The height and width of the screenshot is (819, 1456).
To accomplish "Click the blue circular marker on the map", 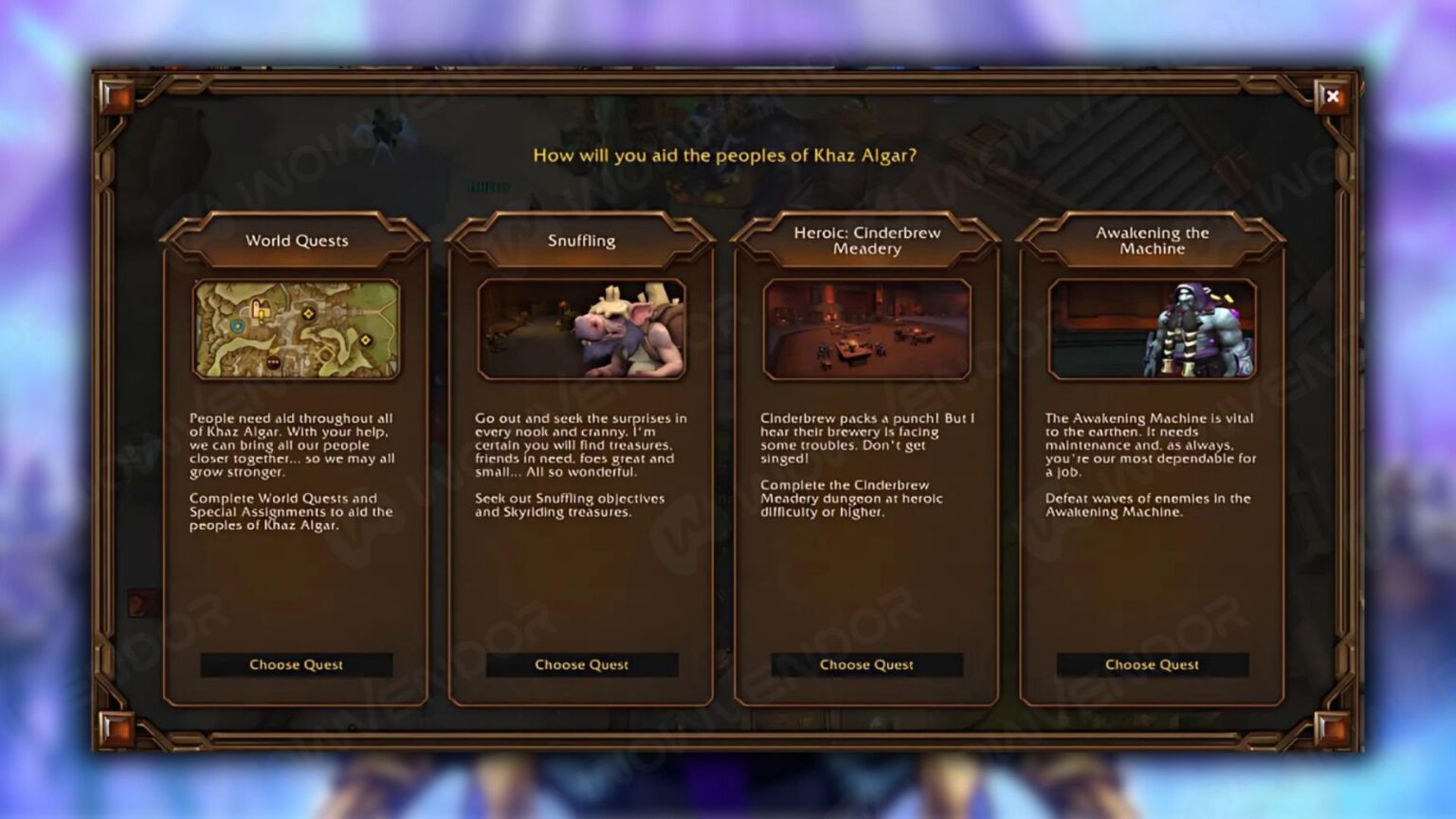I will click(x=238, y=326).
